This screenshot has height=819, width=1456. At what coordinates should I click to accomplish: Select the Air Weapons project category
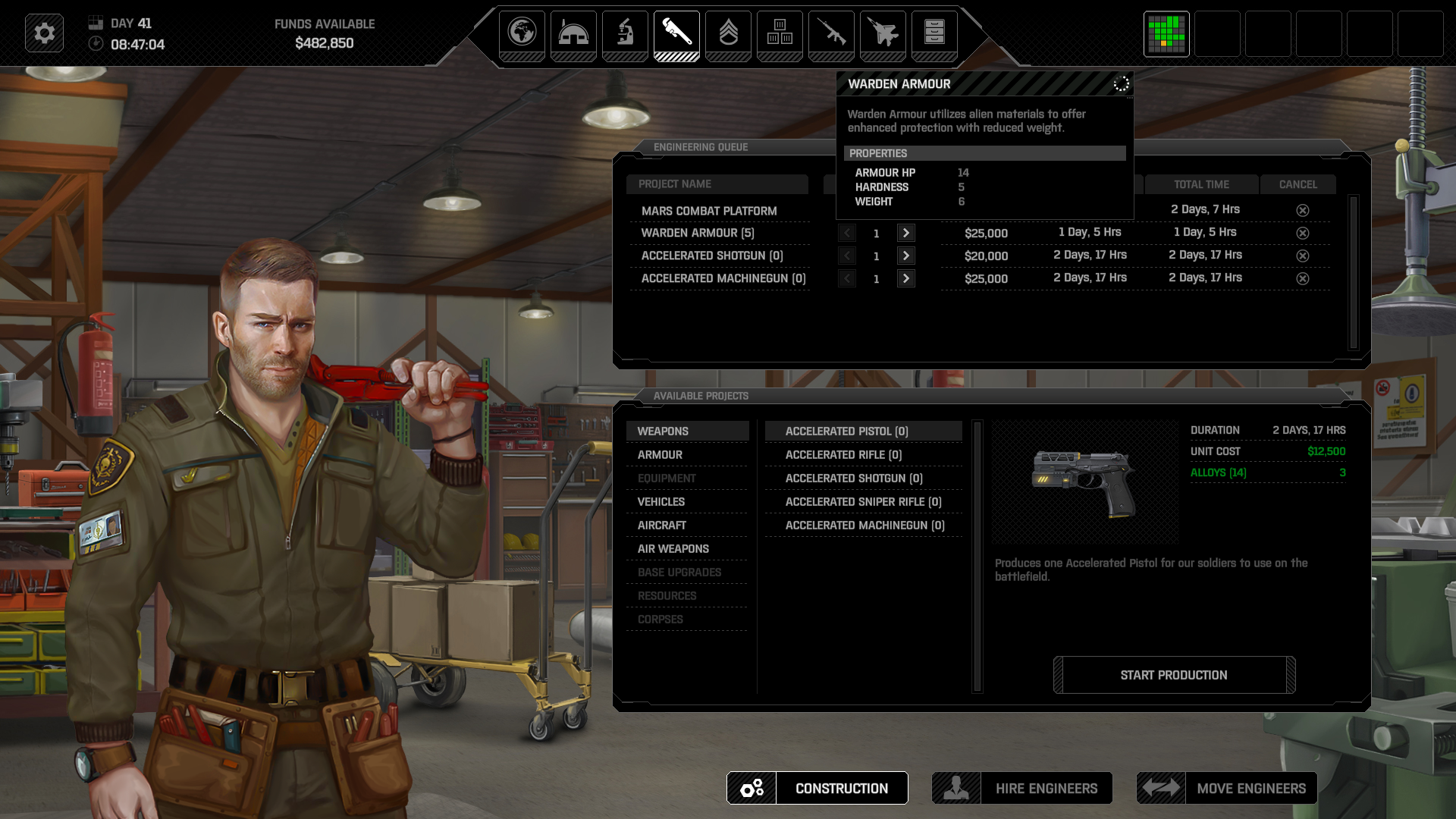[x=673, y=548]
